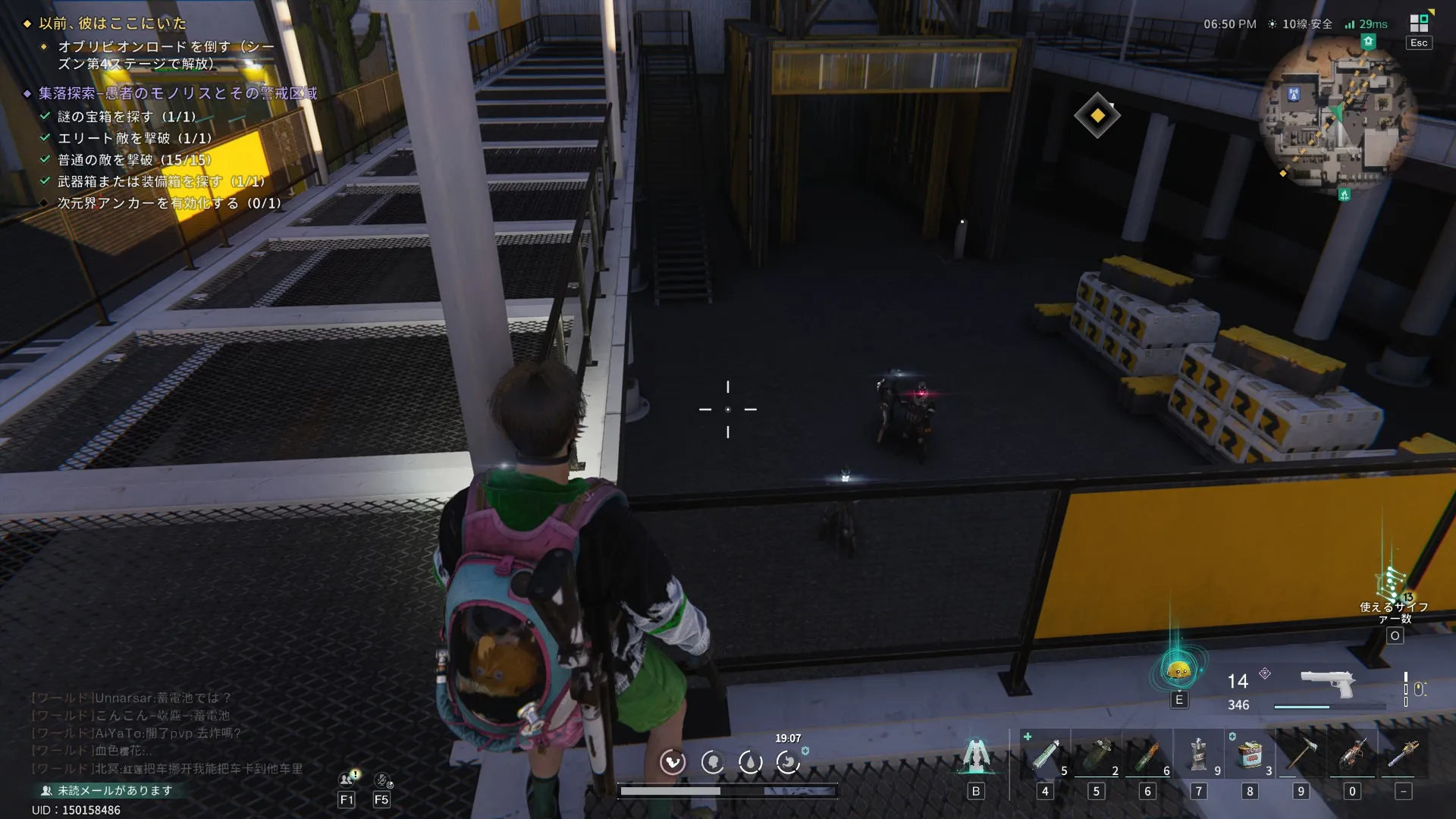The height and width of the screenshot is (819, 1456).
Task: Equip the pickaxe from the hotbar
Action: (1301, 755)
